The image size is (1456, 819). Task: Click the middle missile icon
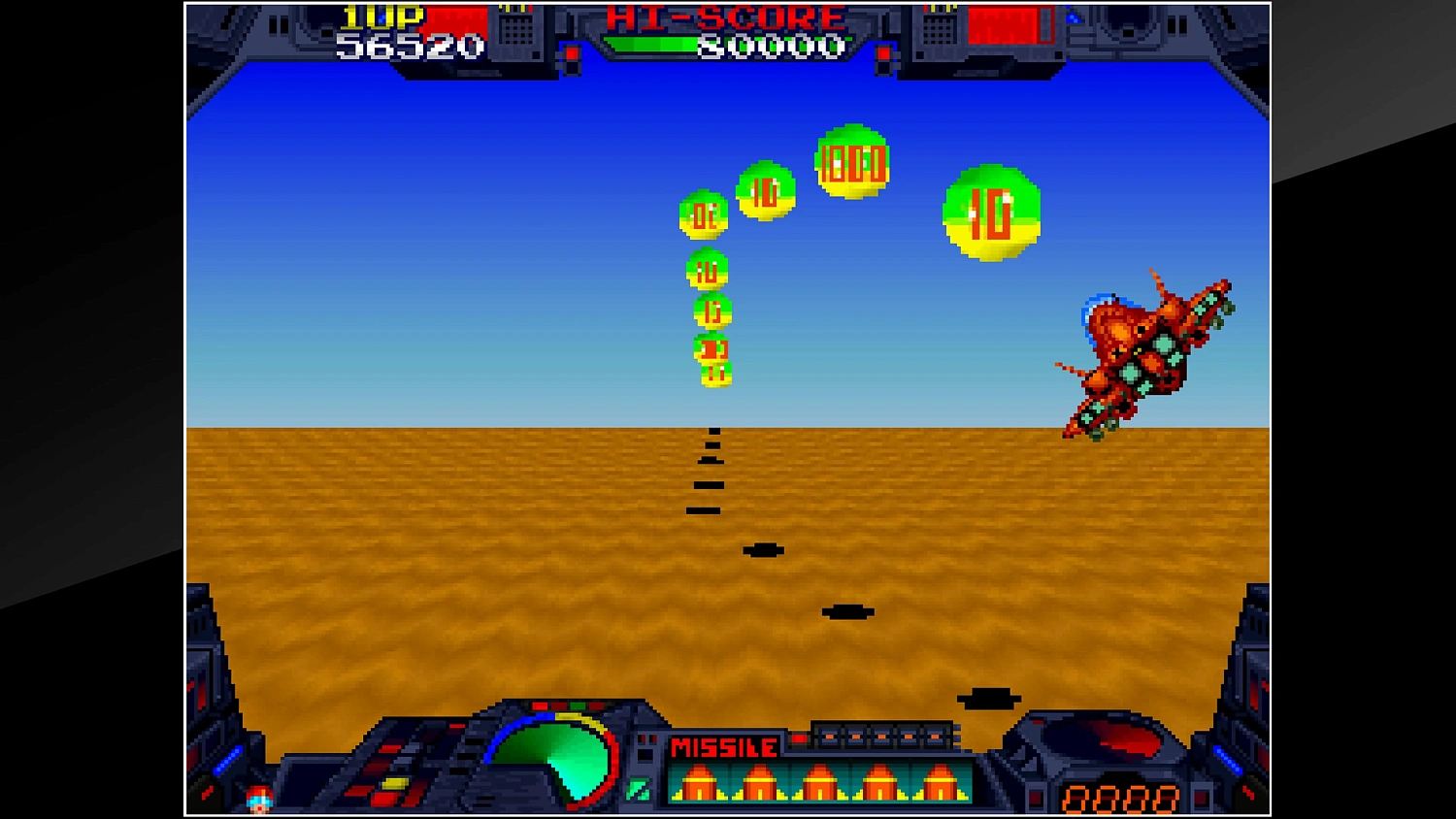tap(818, 783)
